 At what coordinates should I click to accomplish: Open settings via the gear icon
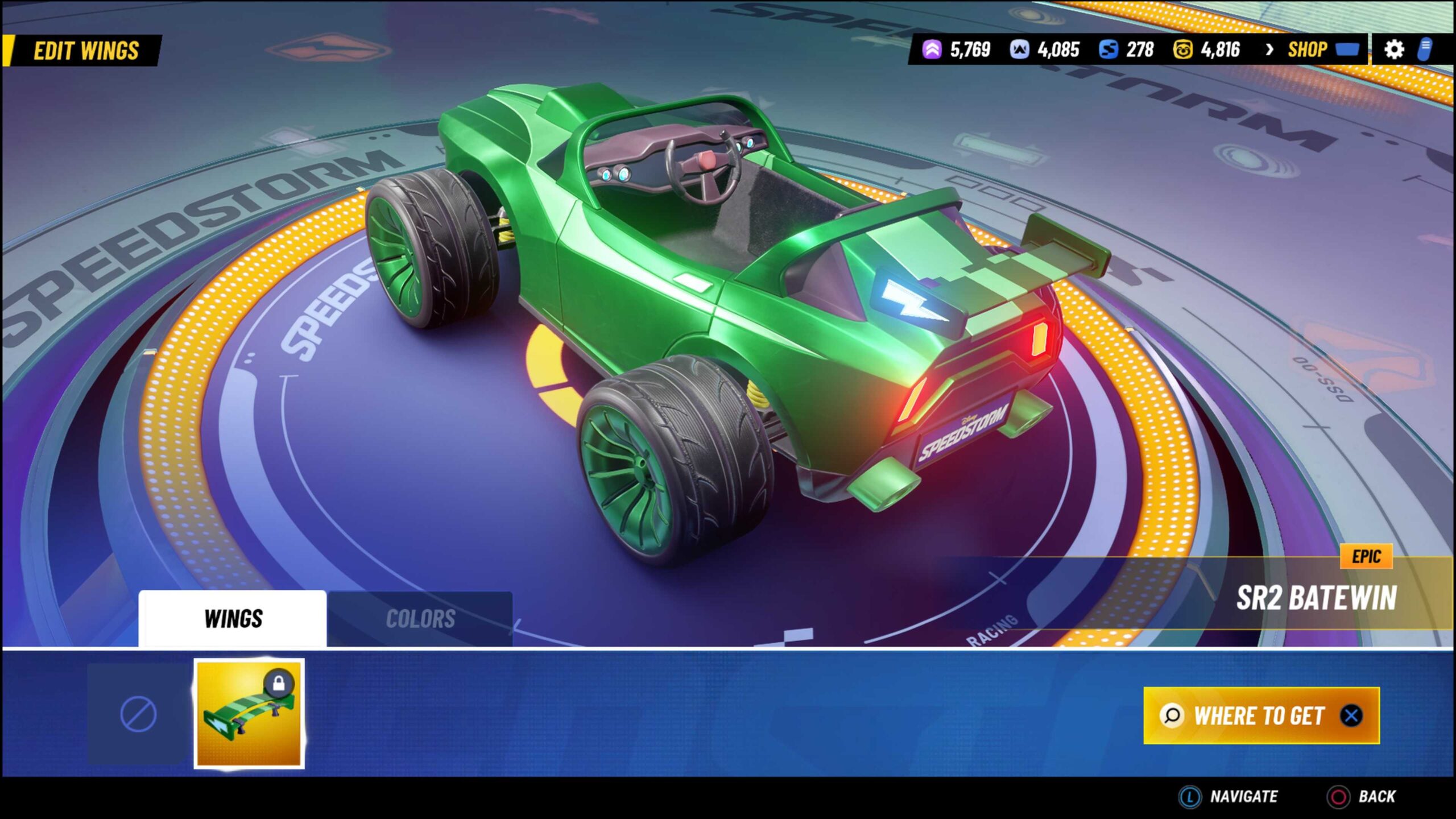(x=1393, y=50)
